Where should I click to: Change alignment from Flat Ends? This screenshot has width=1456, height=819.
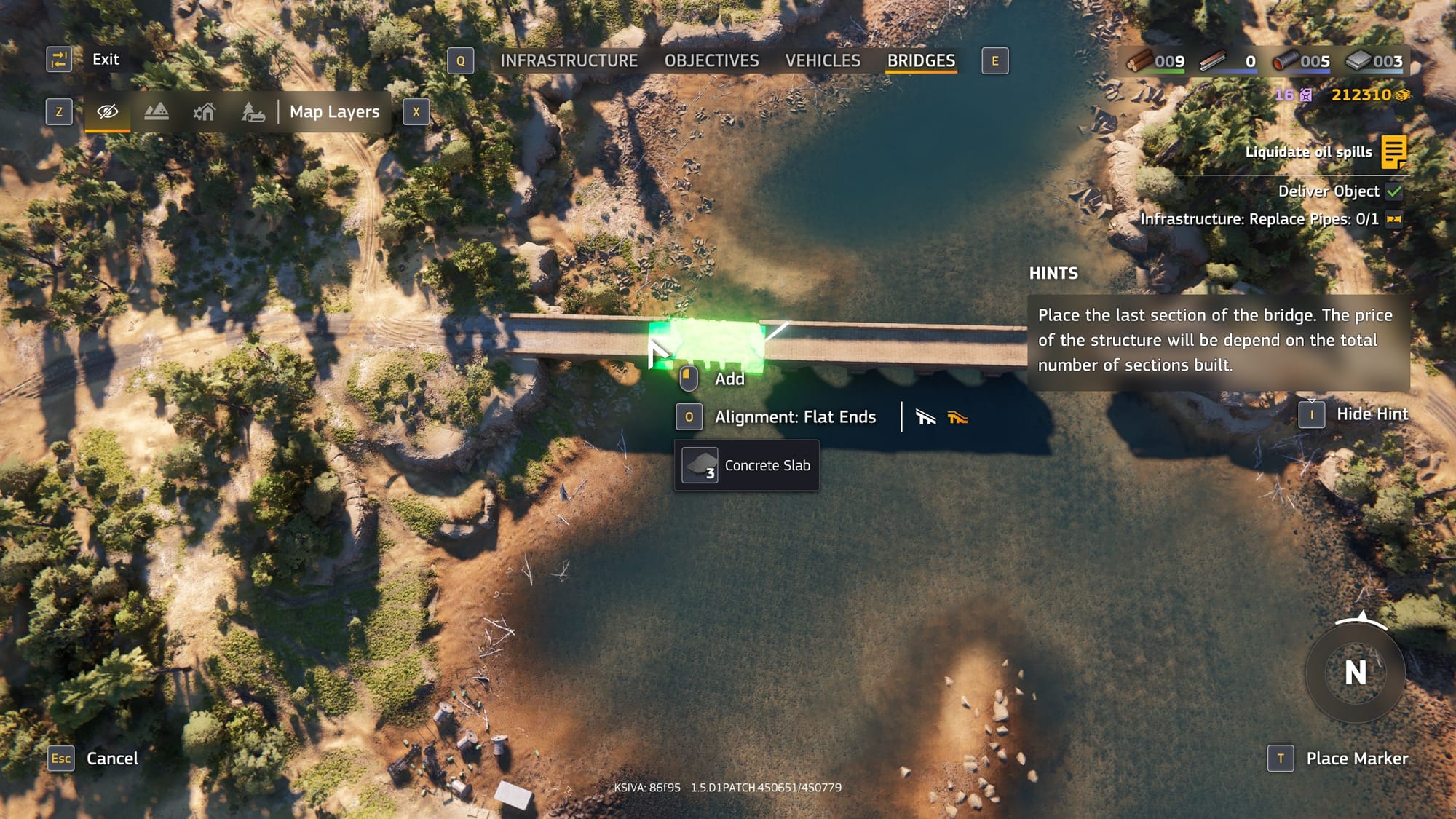click(794, 417)
